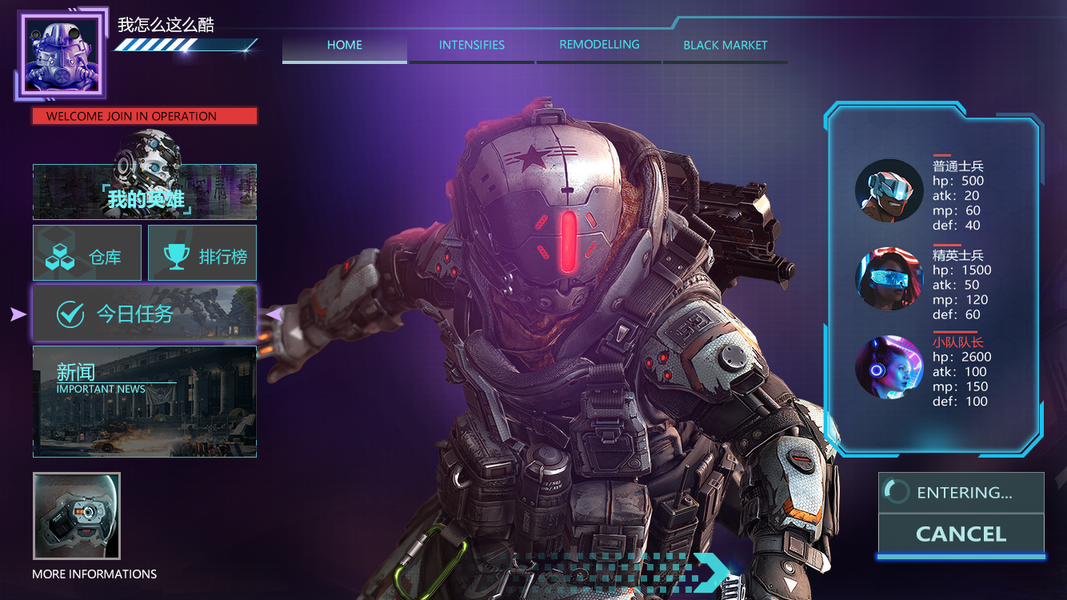Cancel entering the operation
The image size is (1067, 600).
961,534
